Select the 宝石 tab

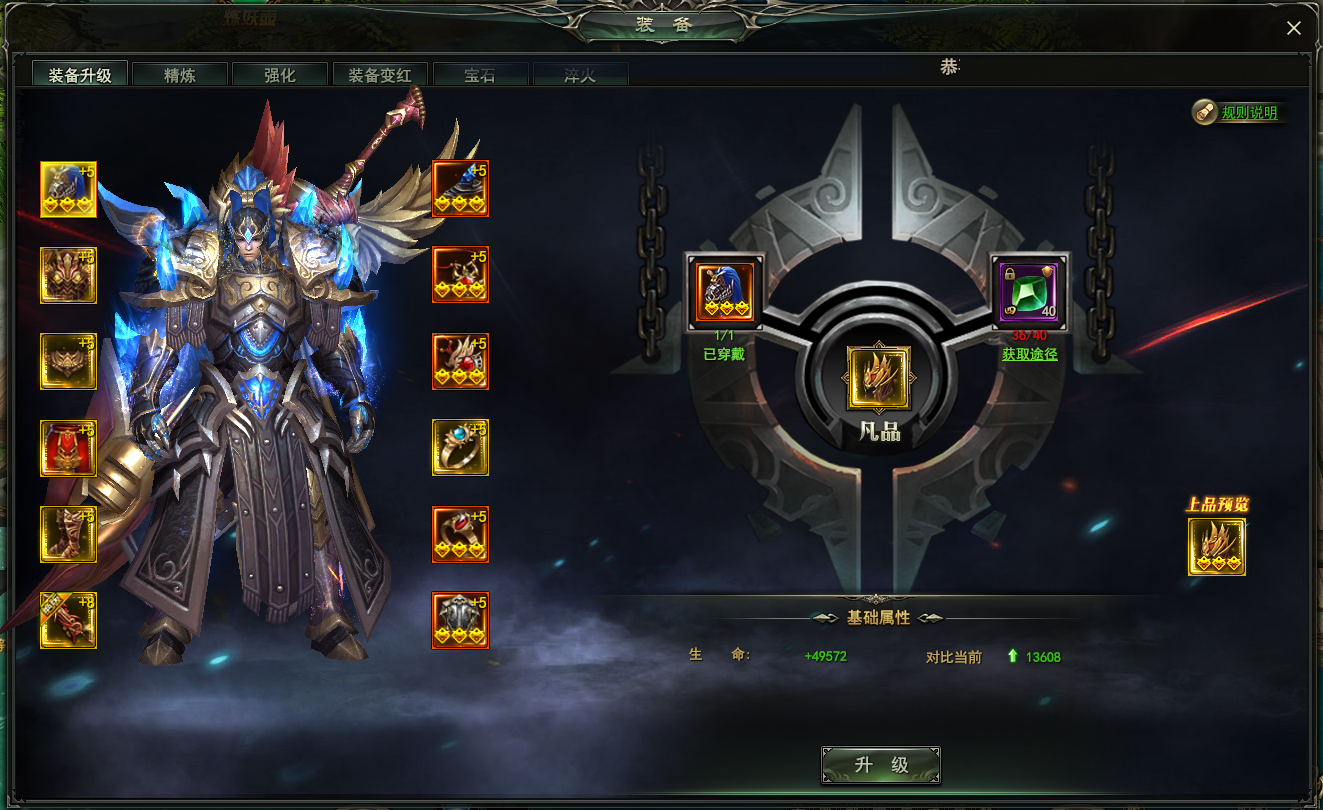coord(480,75)
